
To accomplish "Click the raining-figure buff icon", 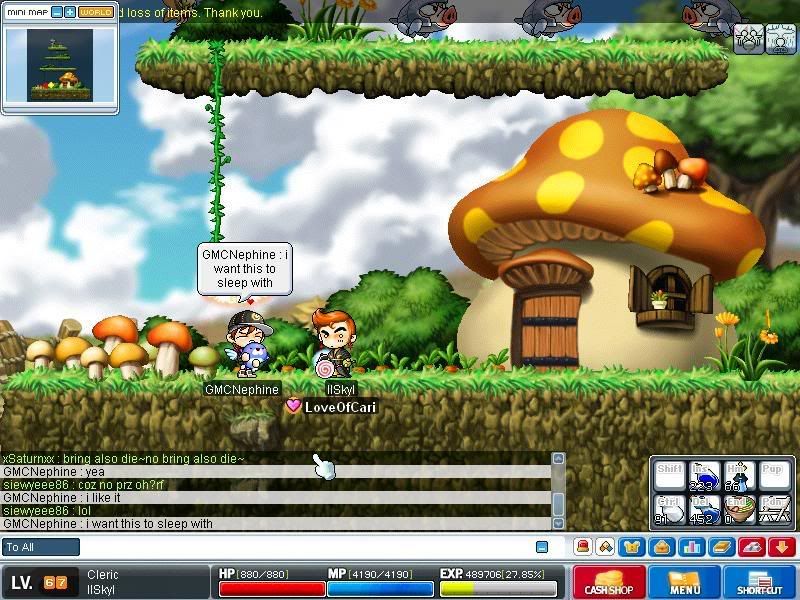I will coord(780,38).
